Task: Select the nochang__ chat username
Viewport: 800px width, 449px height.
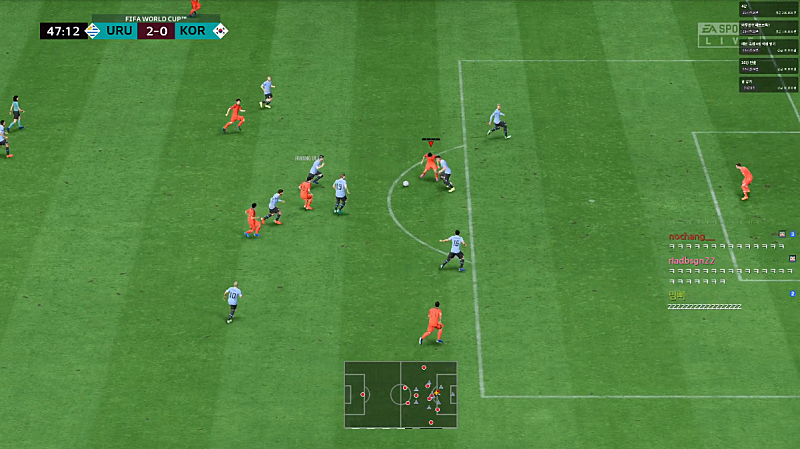Action: (x=688, y=237)
